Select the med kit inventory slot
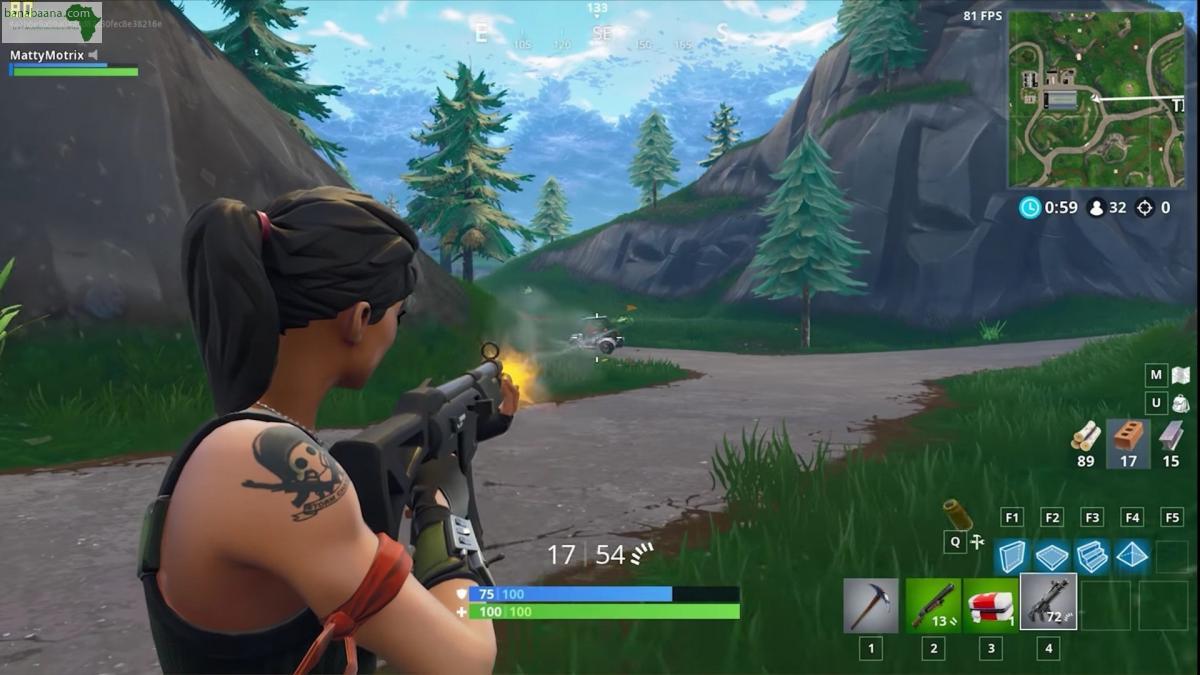The height and width of the screenshot is (675, 1200). 991,605
